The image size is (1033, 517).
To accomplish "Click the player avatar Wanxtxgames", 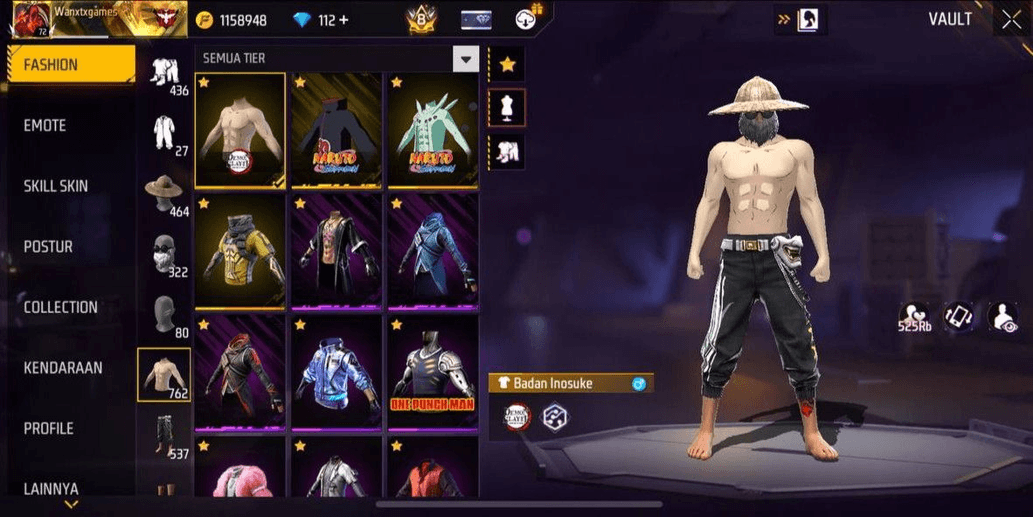I will pyautogui.click(x=30, y=20).
